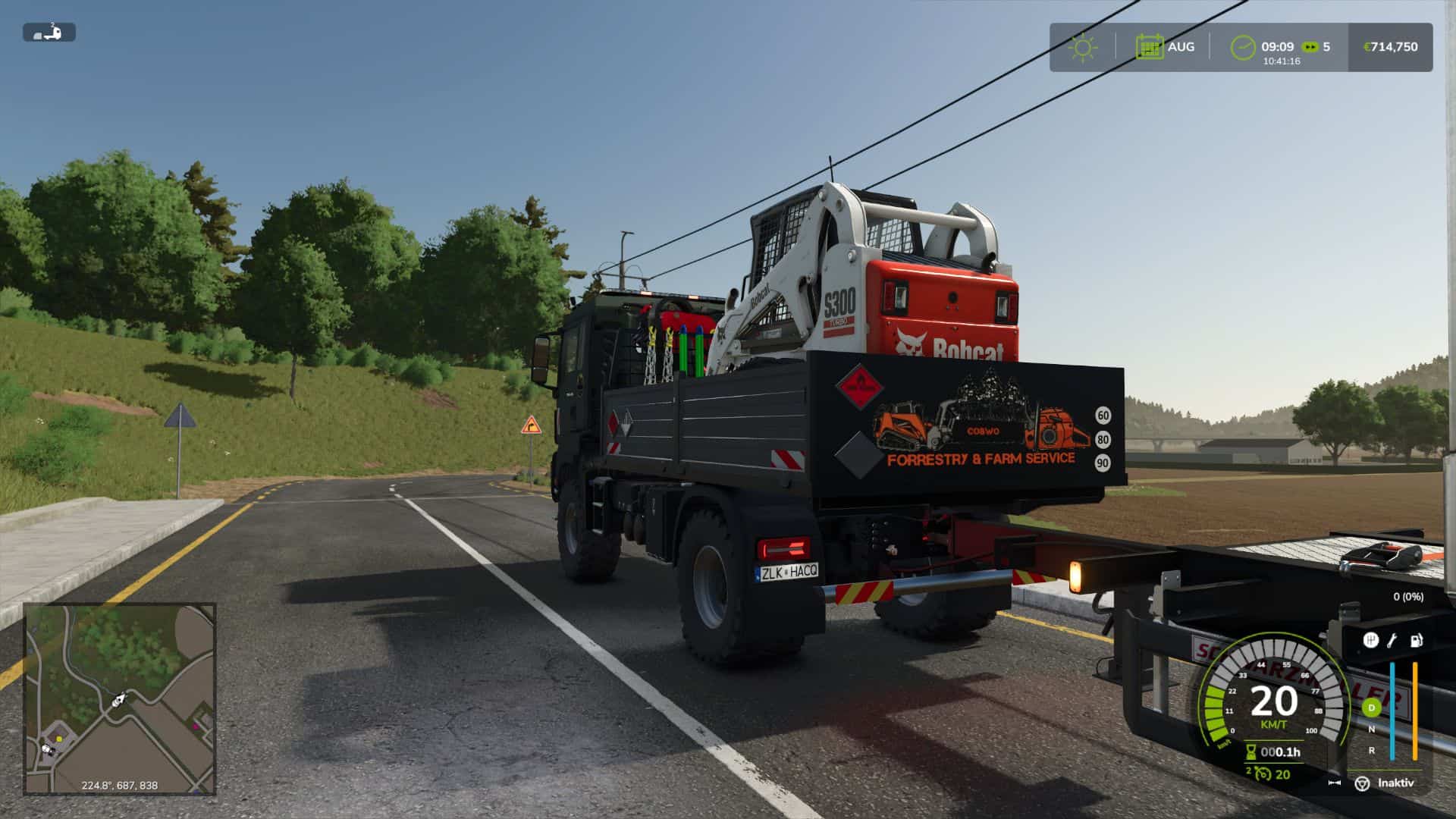The height and width of the screenshot is (819, 1456).
Task: Click the gear shift transmission icon
Action: click(x=1370, y=641)
